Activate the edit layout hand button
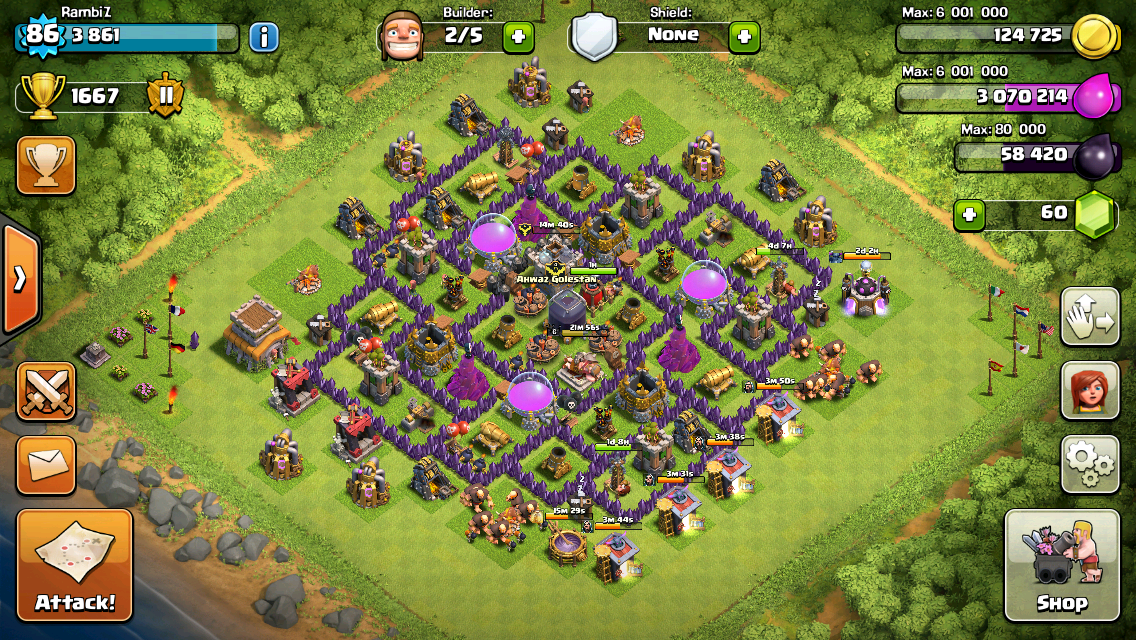 pyautogui.click(x=1090, y=317)
